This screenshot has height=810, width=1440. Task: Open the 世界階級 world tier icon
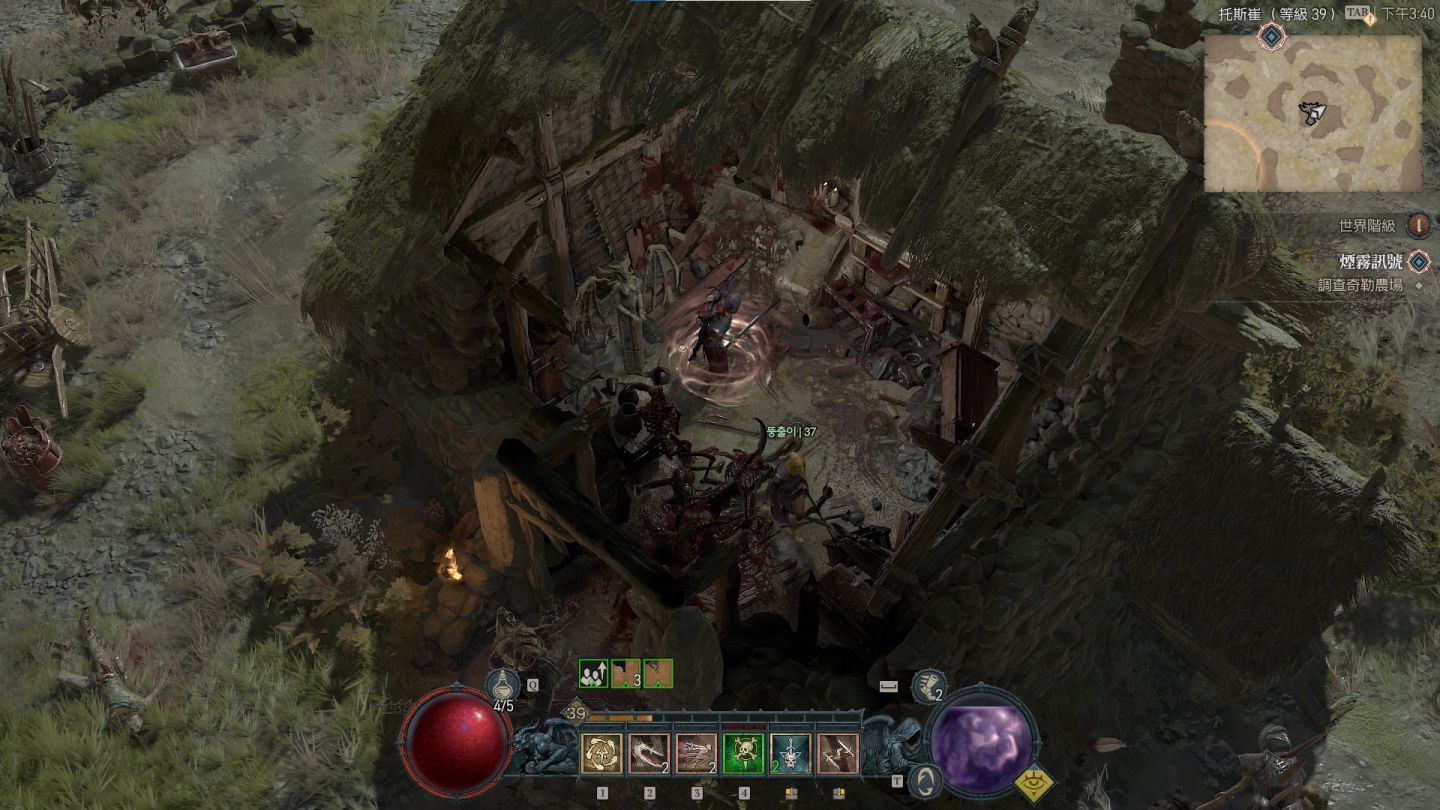tap(1419, 226)
